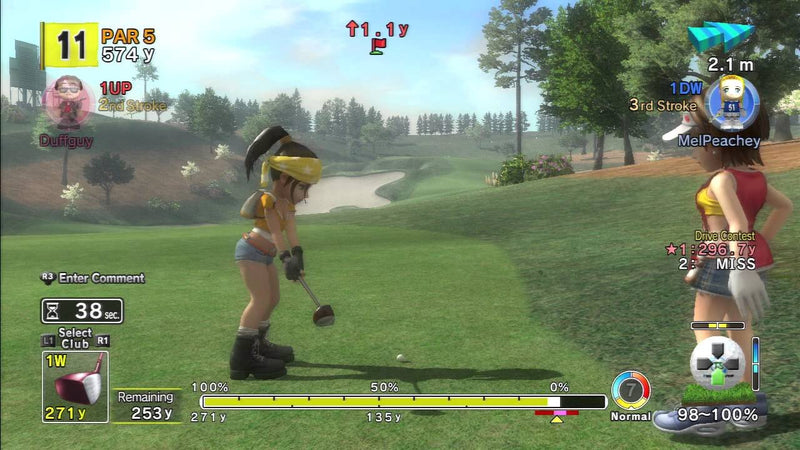Viewport: 800px width, 450px height.
Task: Click the red pin flag marker
Action: point(377,45)
